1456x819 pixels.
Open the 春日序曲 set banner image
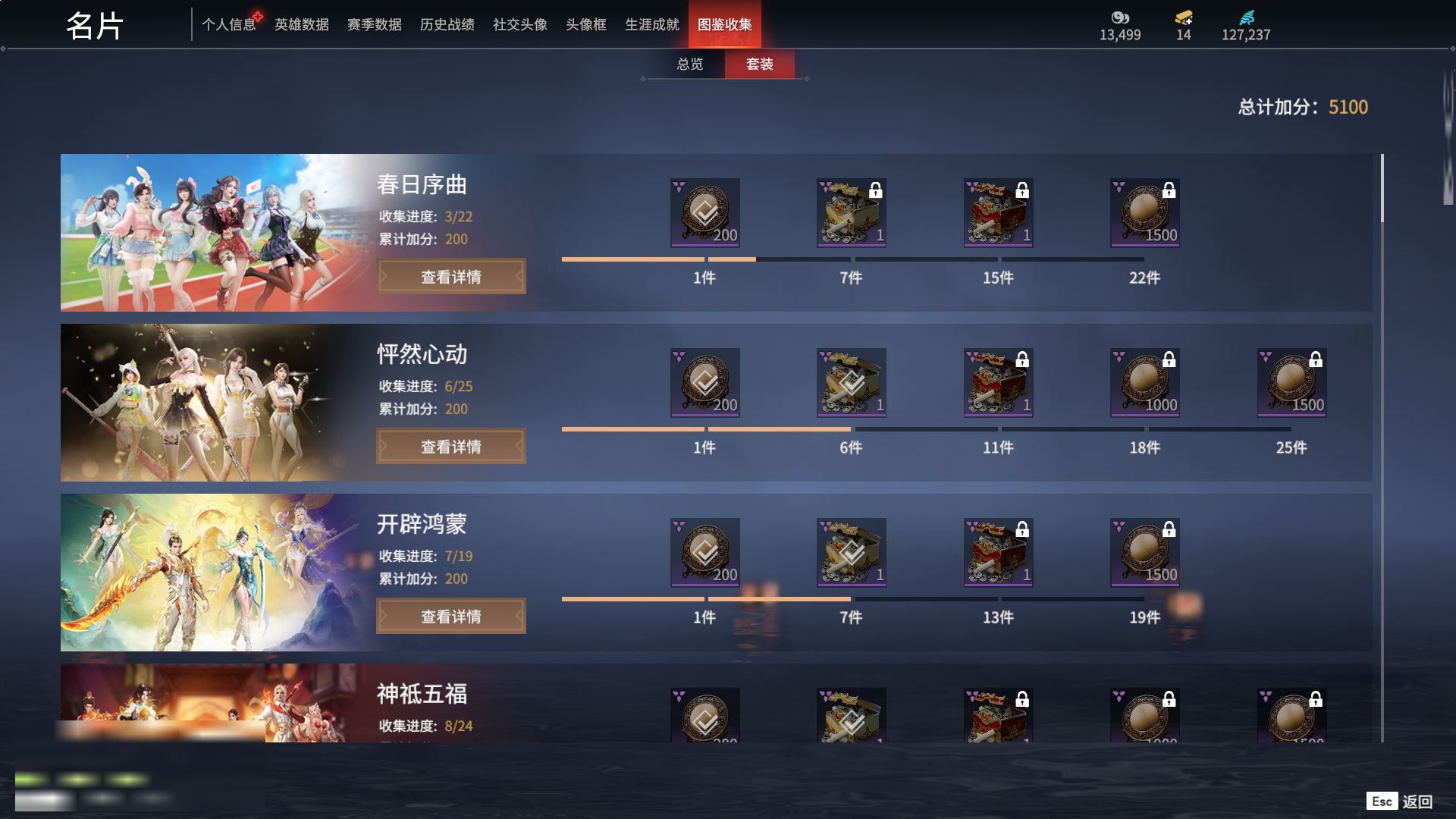[212, 233]
